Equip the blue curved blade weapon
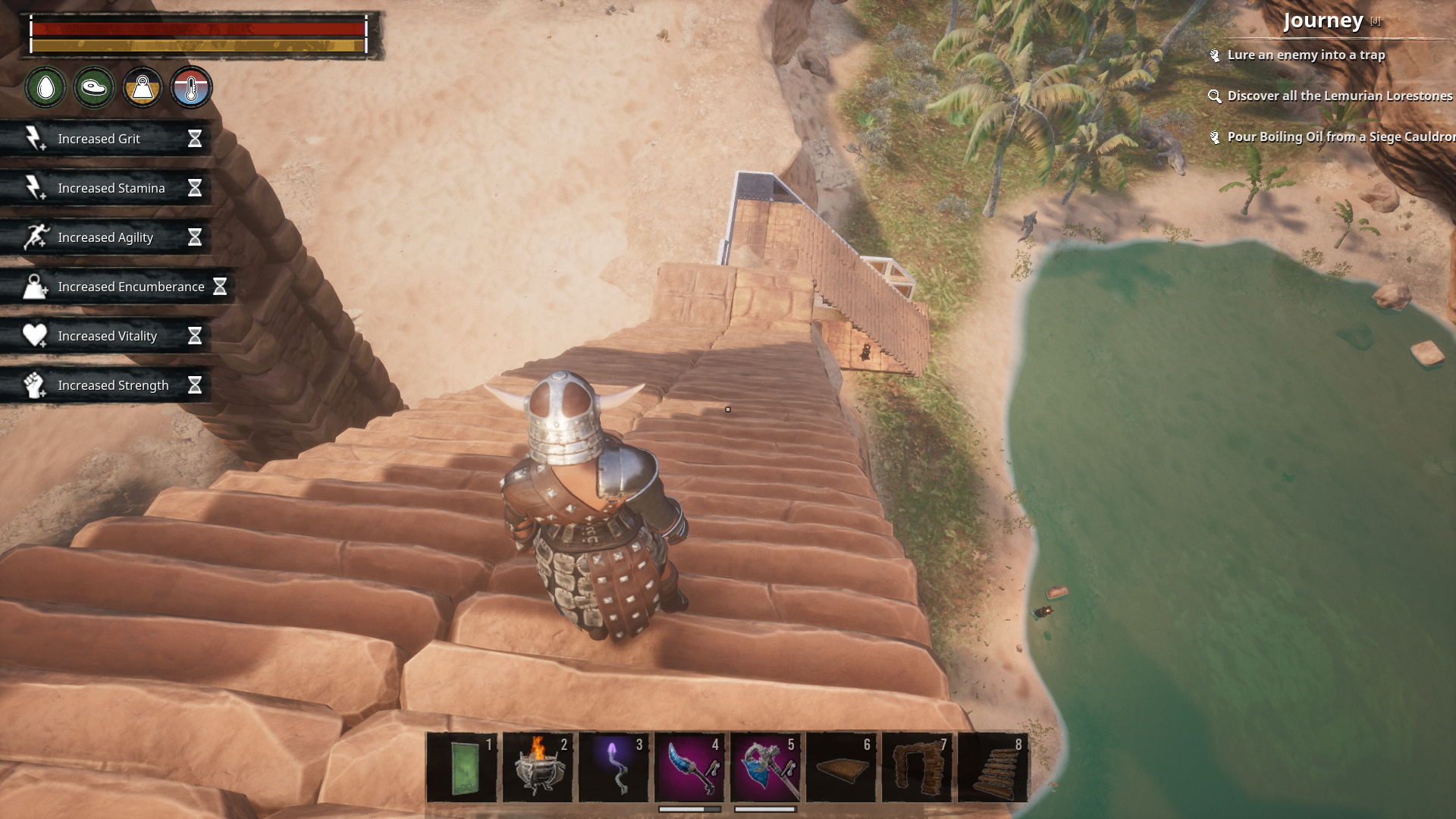Viewport: 1456px width, 819px height. coord(689,767)
